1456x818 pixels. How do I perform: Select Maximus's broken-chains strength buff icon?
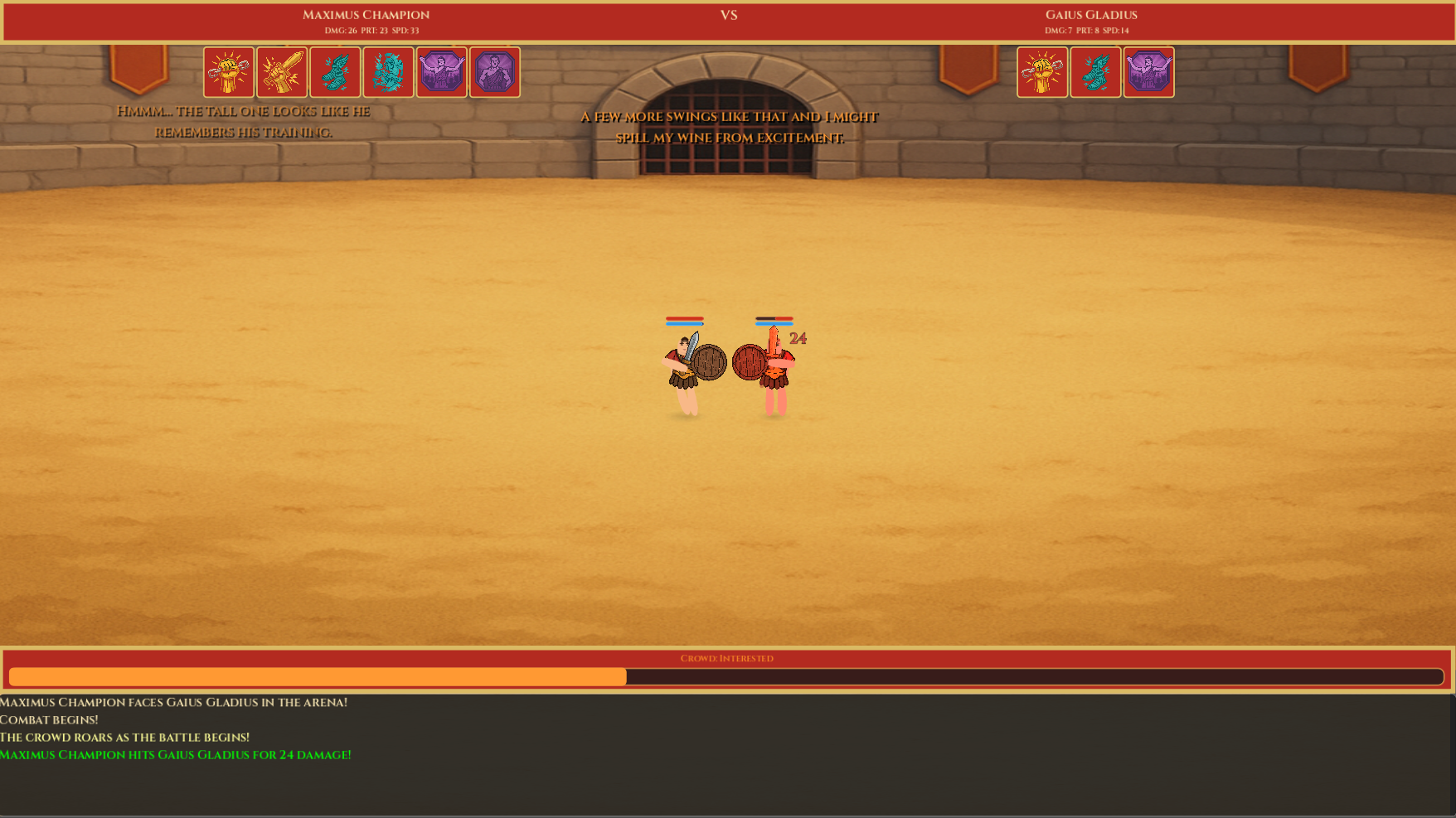click(x=230, y=73)
